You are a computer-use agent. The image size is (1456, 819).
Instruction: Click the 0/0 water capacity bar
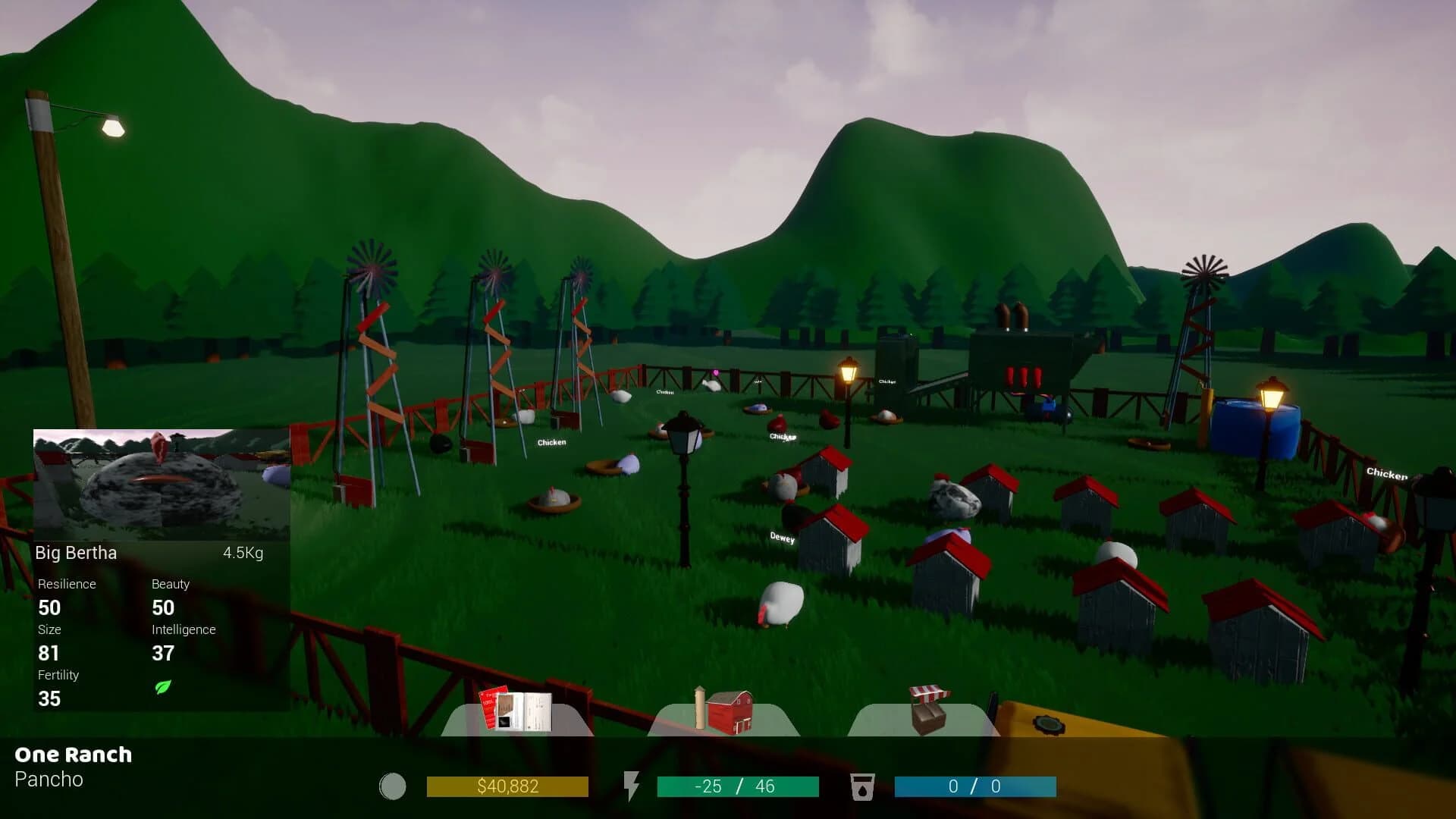tap(974, 786)
